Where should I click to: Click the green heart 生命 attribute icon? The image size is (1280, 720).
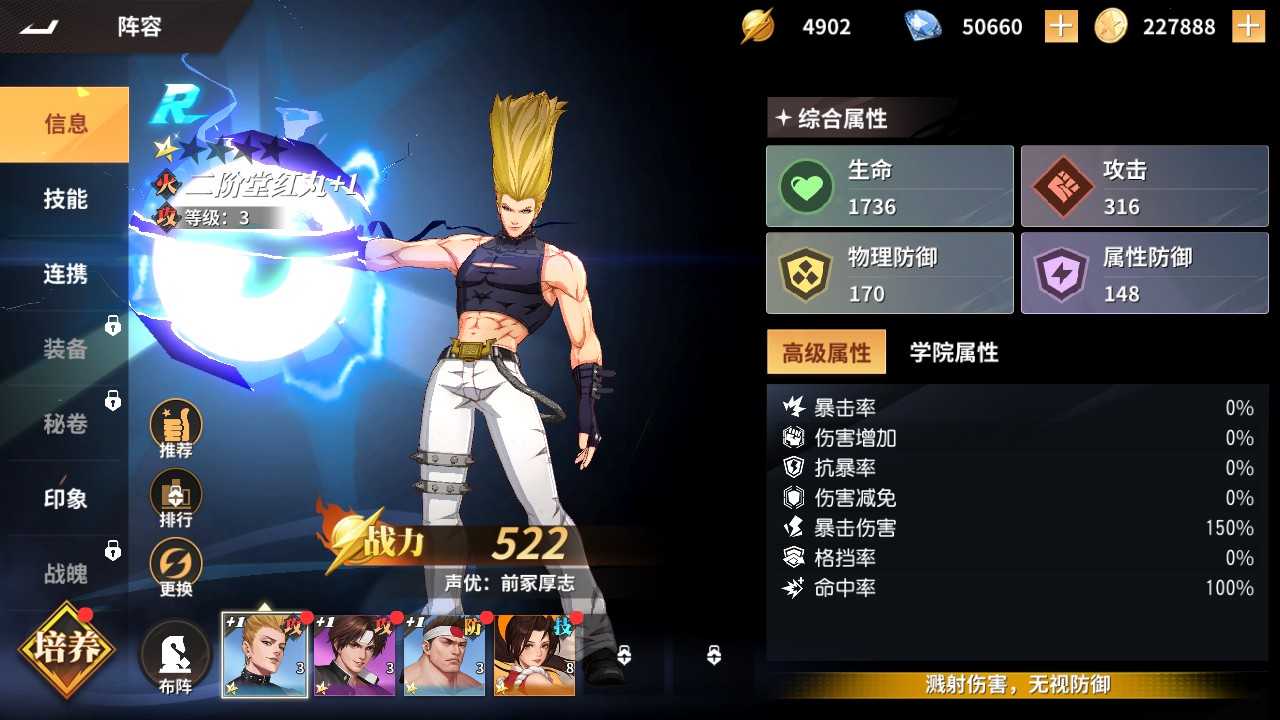coord(806,185)
